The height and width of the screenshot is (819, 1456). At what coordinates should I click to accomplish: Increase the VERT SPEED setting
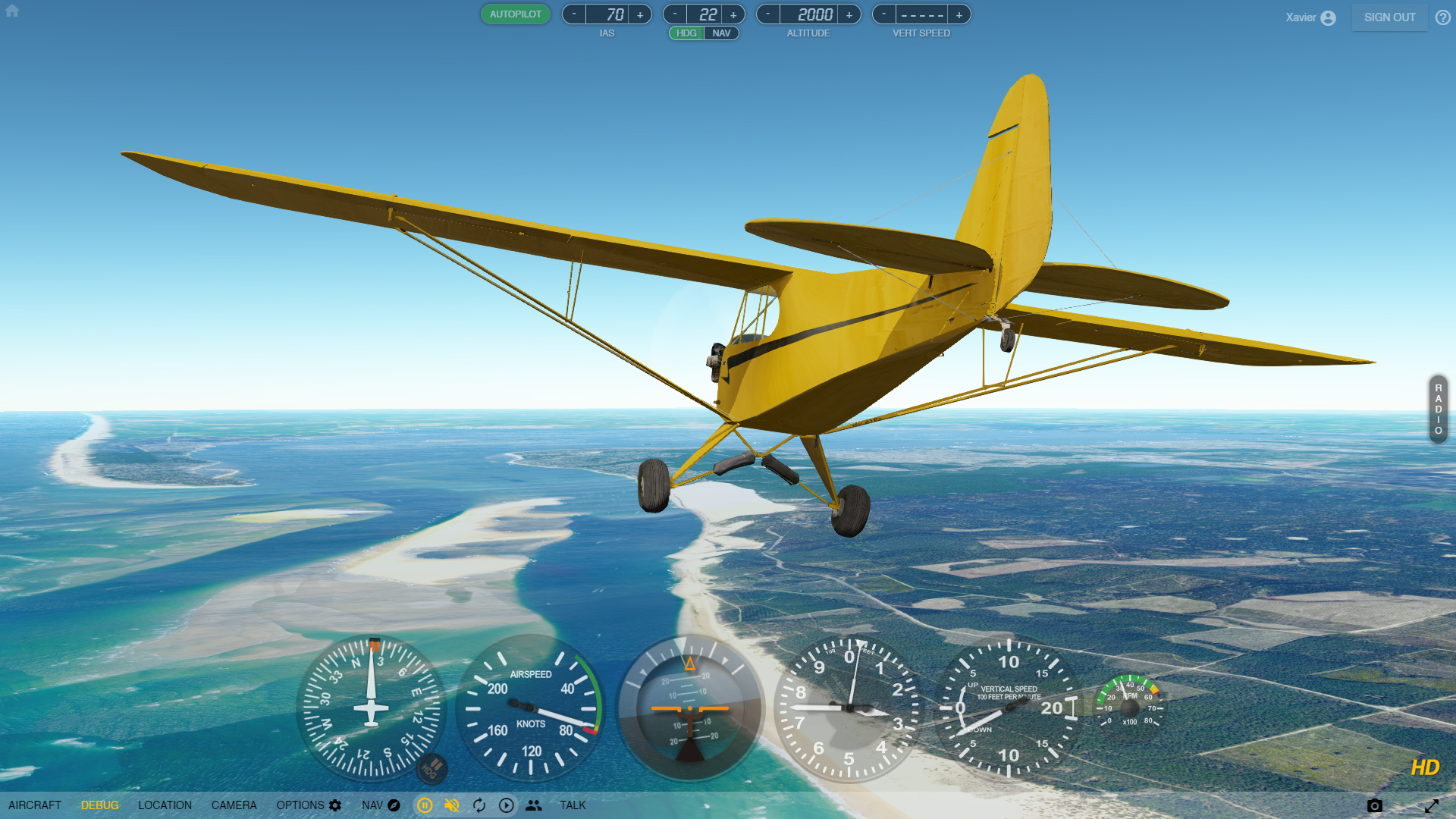tap(959, 14)
